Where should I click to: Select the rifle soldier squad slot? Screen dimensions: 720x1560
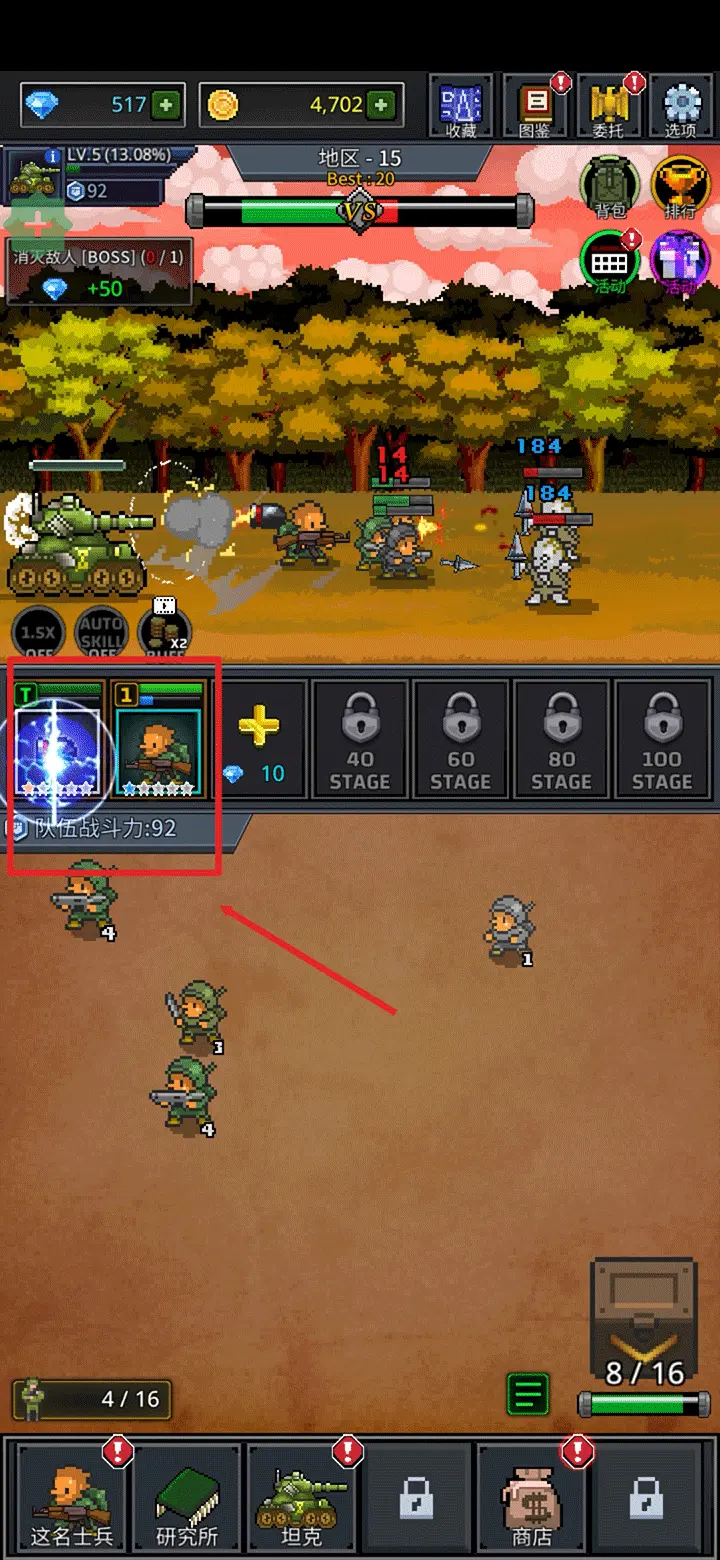click(158, 740)
